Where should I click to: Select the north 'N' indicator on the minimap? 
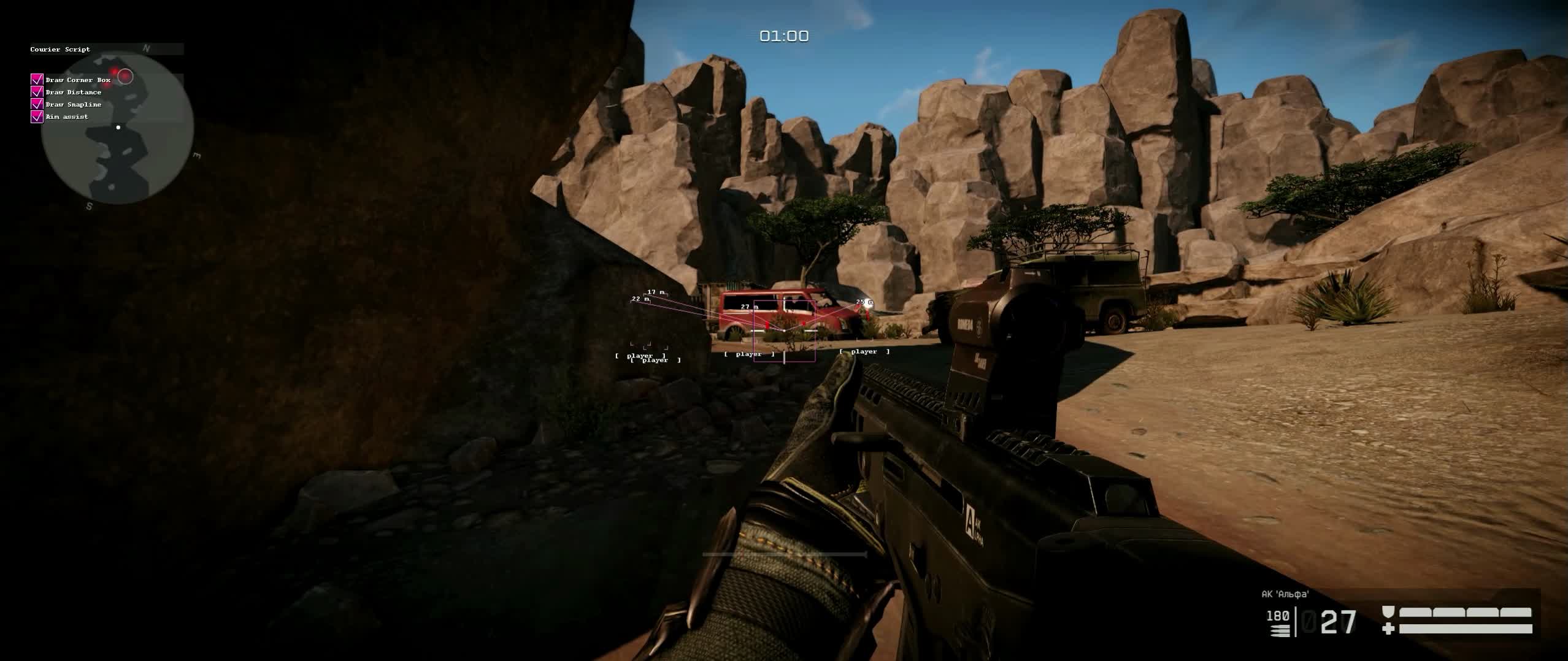tap(145, 47)
